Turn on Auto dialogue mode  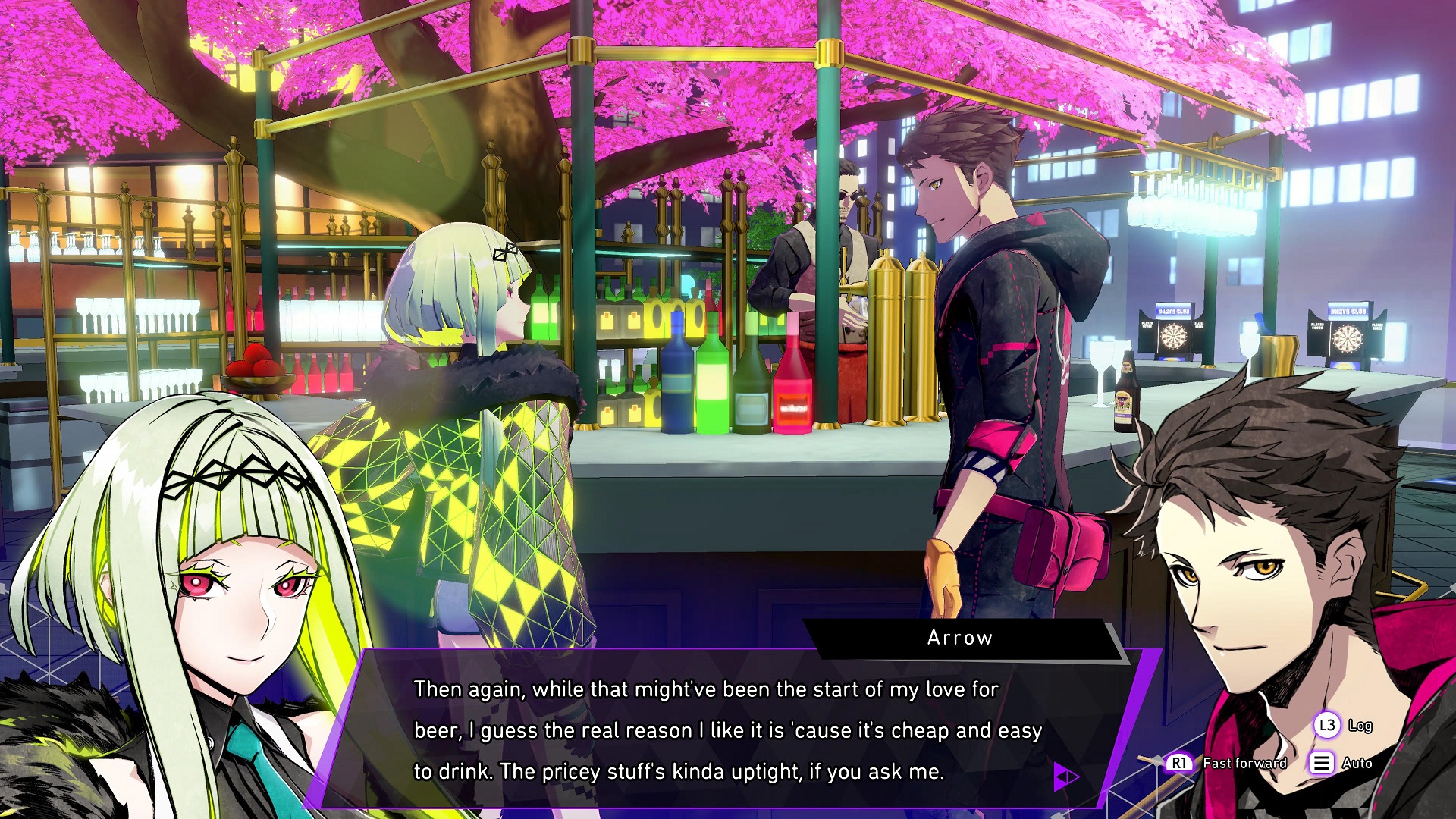click(x=1341, y=763)
